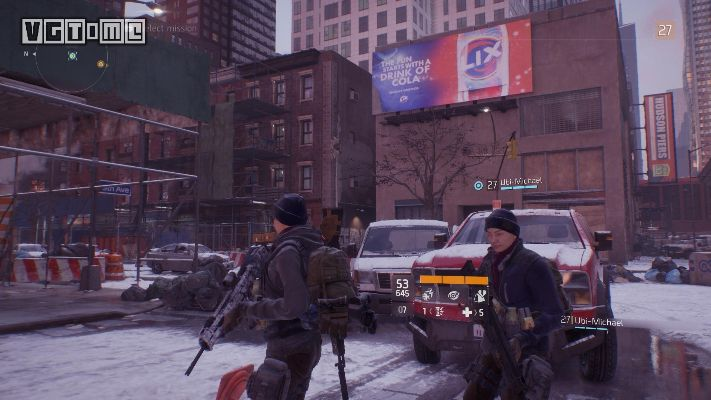Select the Ubi-Michael nameplate with the circle icon
This screenshot has height=400, width=711.
click(508, 184)
